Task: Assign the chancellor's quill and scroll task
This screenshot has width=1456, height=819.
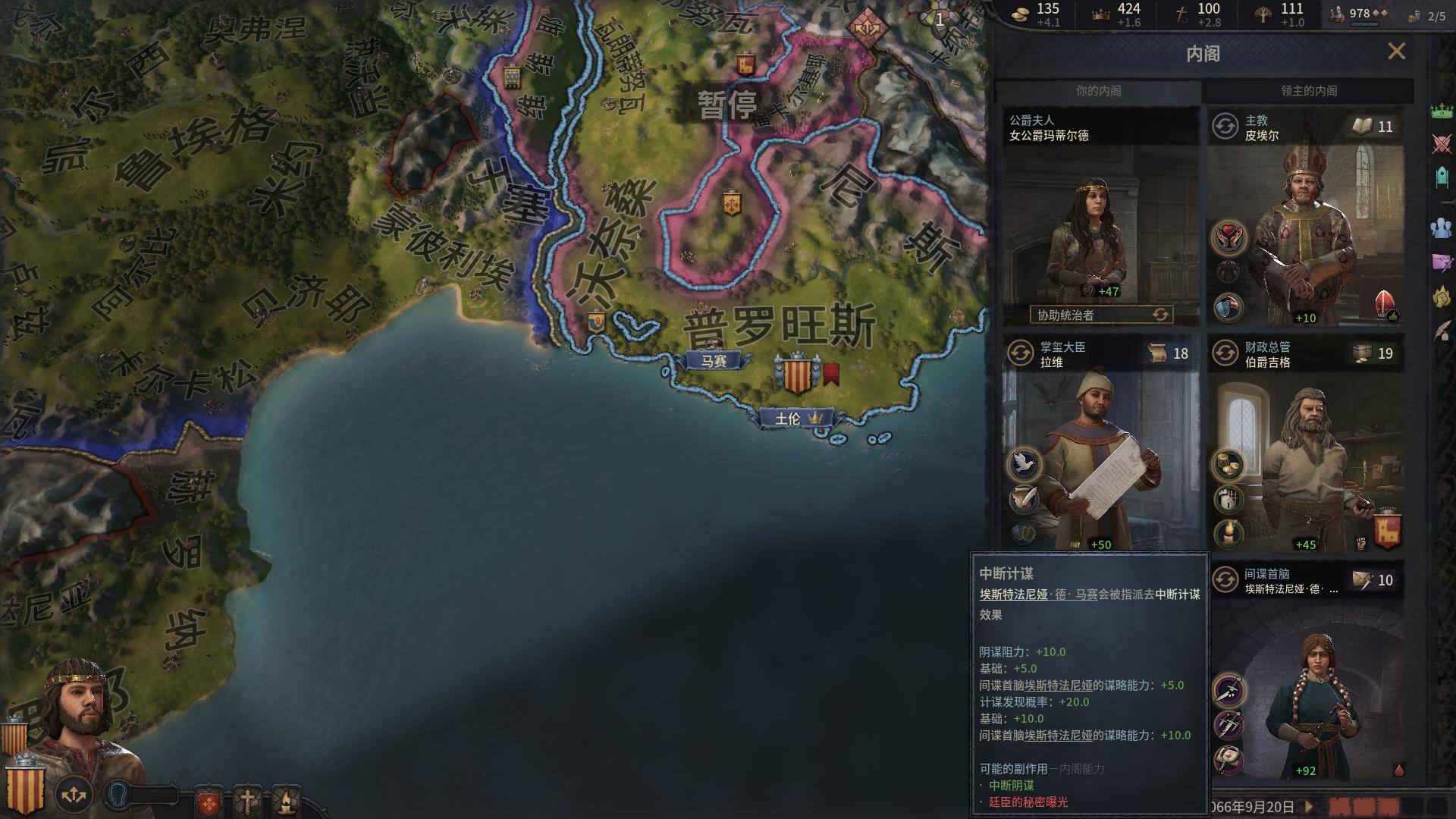Action: tap(1024, 498)
